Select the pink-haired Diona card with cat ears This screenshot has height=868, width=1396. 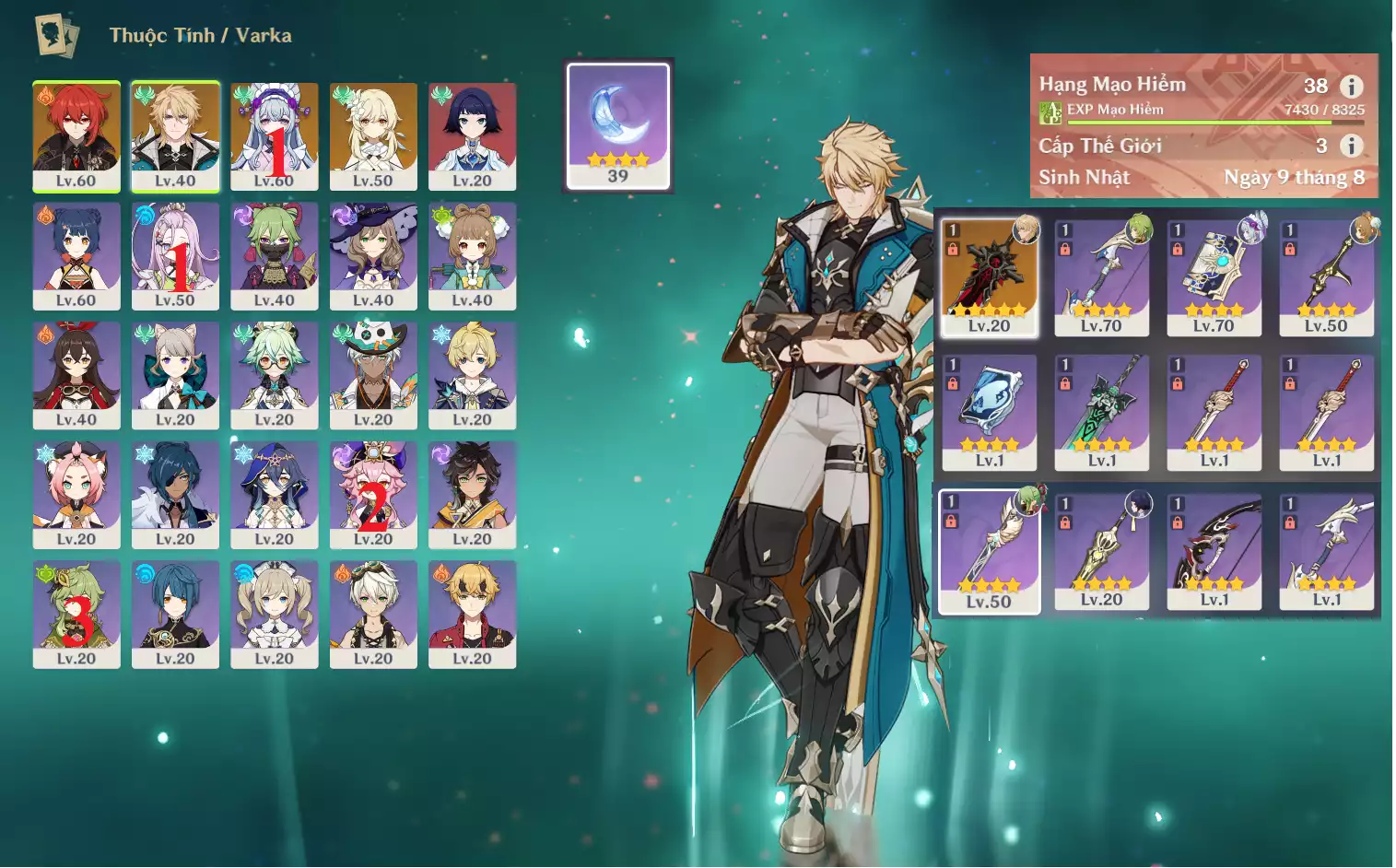pos(76,494)
